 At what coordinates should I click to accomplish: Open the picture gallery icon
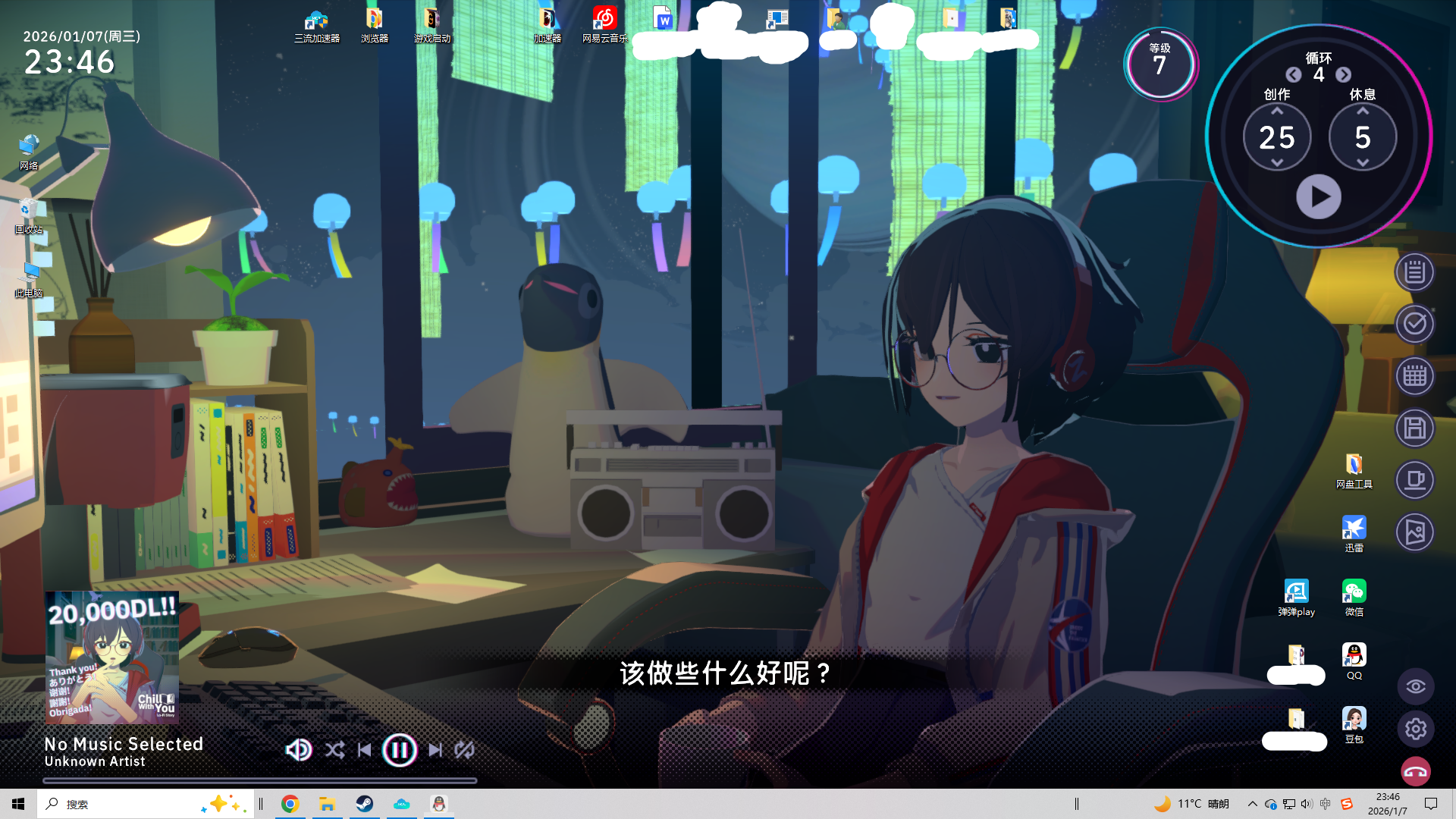(x=1415, y=532)
